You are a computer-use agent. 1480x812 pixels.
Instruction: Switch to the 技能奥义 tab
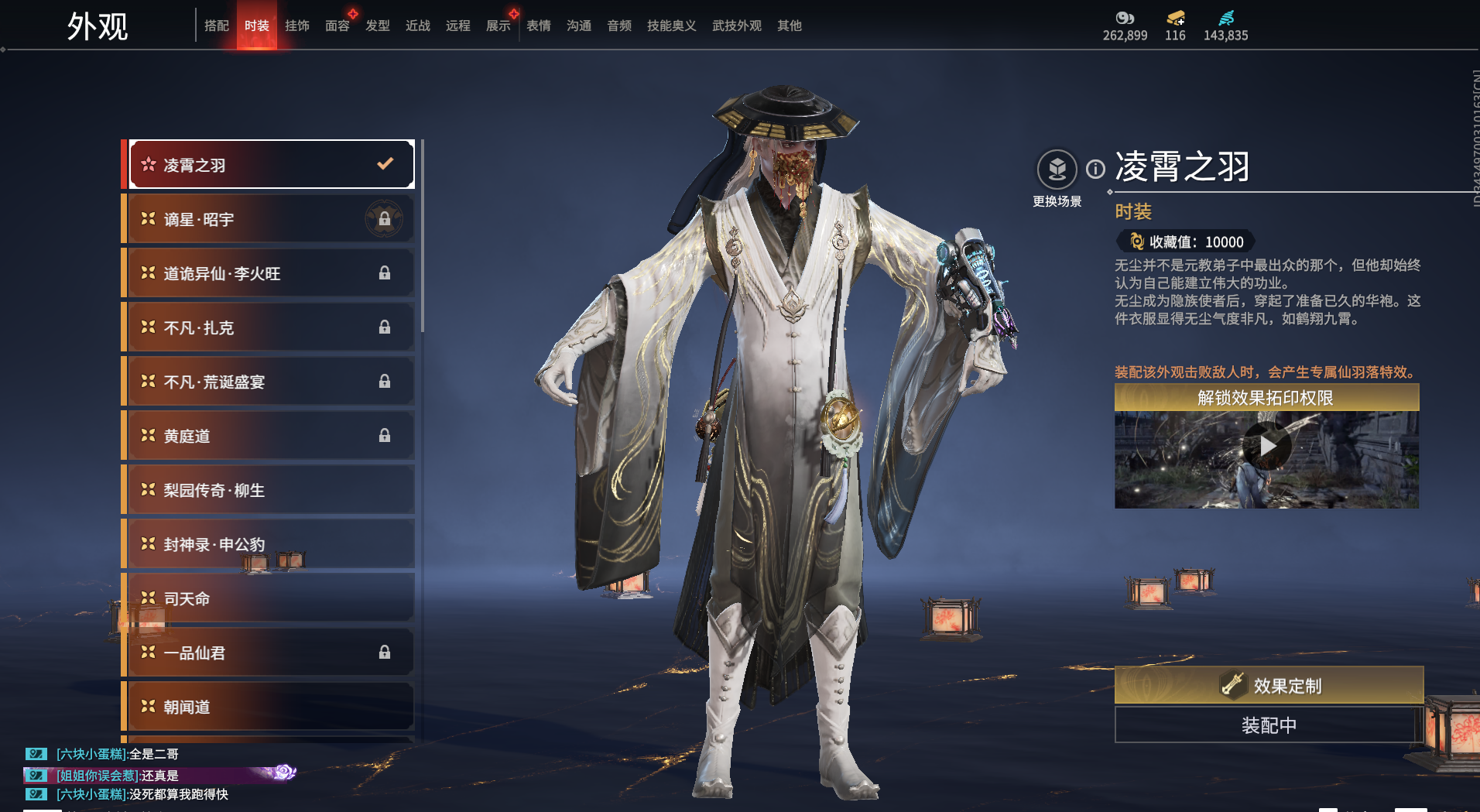click(x=671, y=26)
